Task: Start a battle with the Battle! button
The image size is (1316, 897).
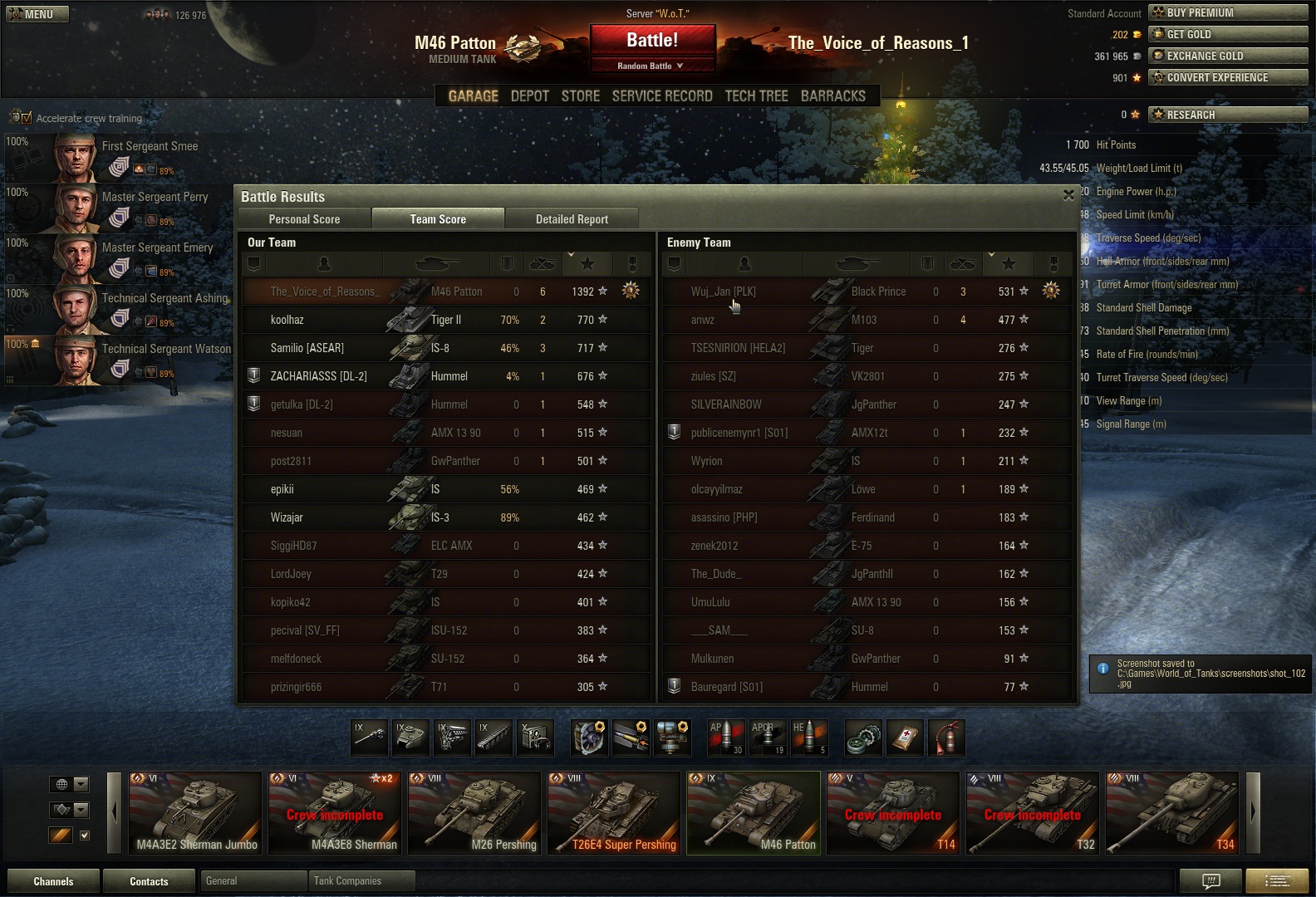Action: click(652, 41)
